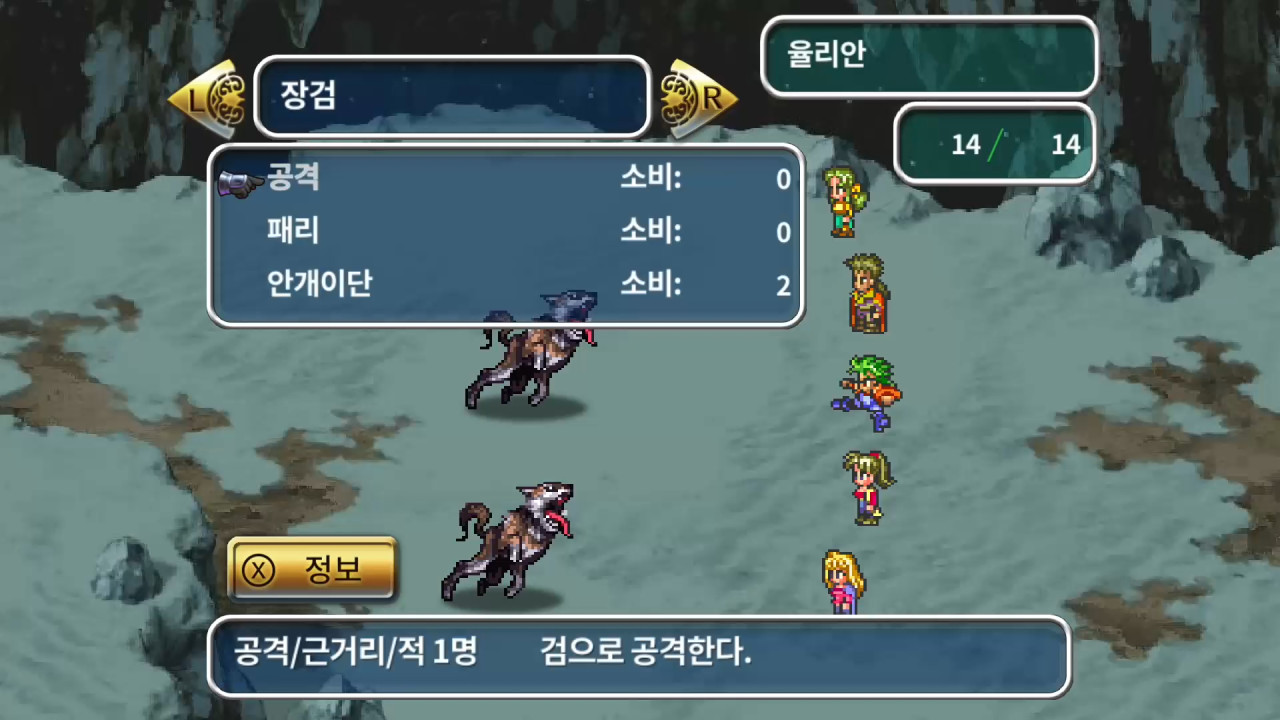Viewport: 1280px width, 720px height.
Task: Click the X button icon beside 정보
Action: click(x=258, y=568)
